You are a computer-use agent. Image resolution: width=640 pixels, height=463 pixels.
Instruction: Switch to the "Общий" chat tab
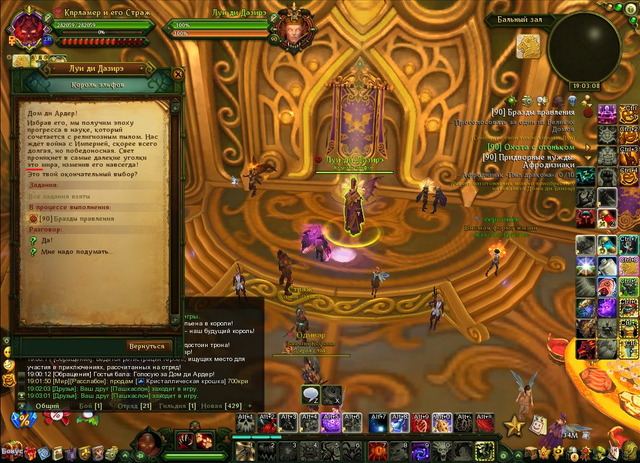click(47, 406)
